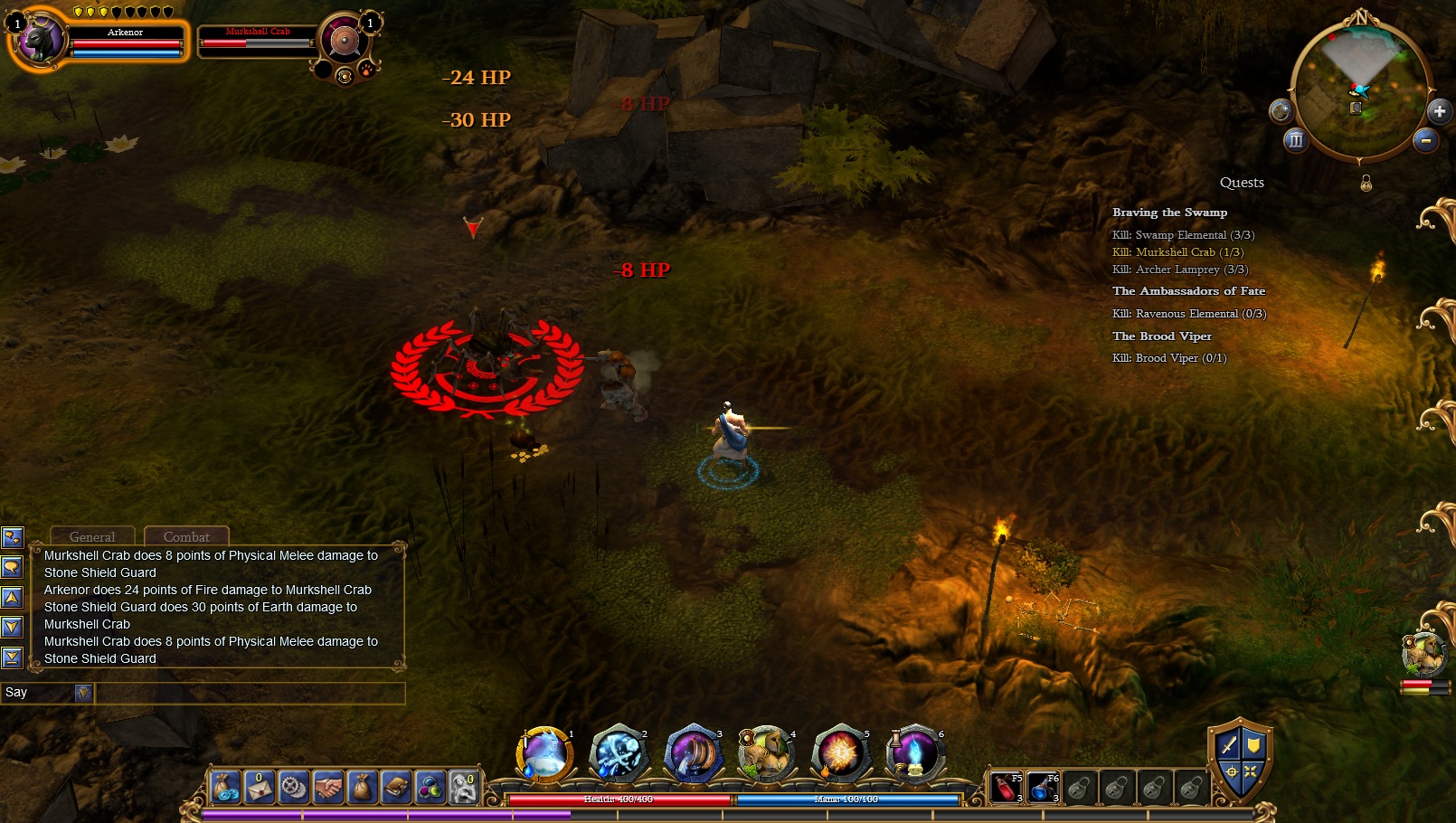The image size is (1456, 823).
Task: Activate the fiery explosion ability
Action: point(839,754)
